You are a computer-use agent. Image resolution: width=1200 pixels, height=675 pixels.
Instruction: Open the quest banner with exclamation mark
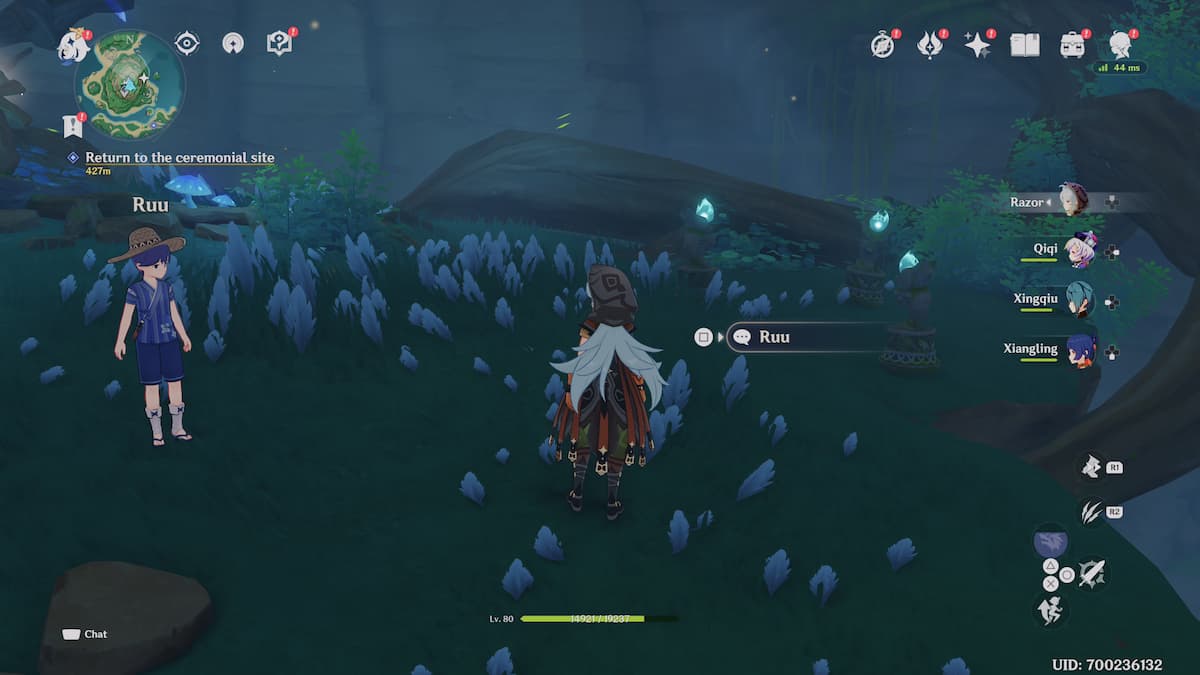72,125
